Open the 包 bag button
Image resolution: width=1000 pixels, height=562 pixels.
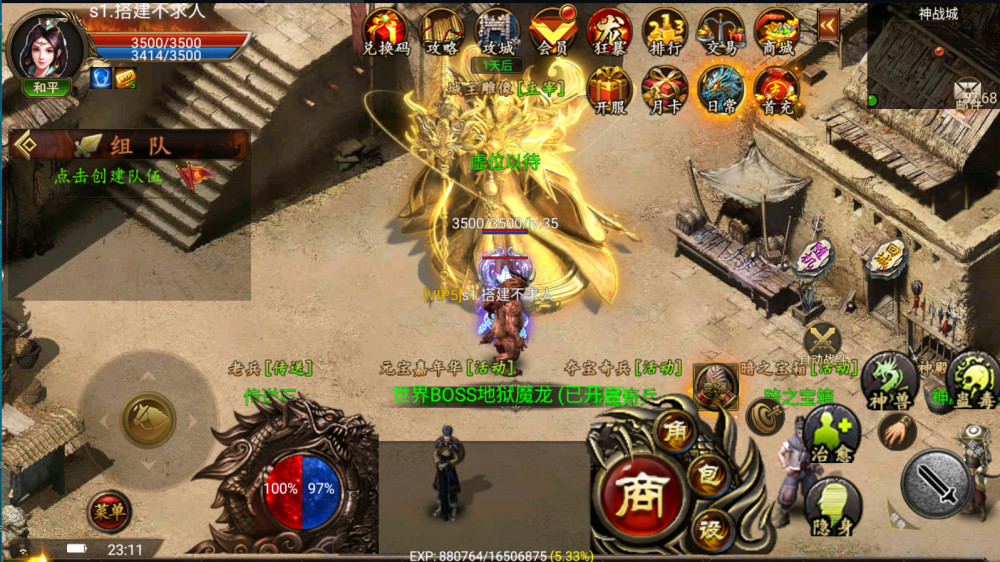tap(707, 477)
